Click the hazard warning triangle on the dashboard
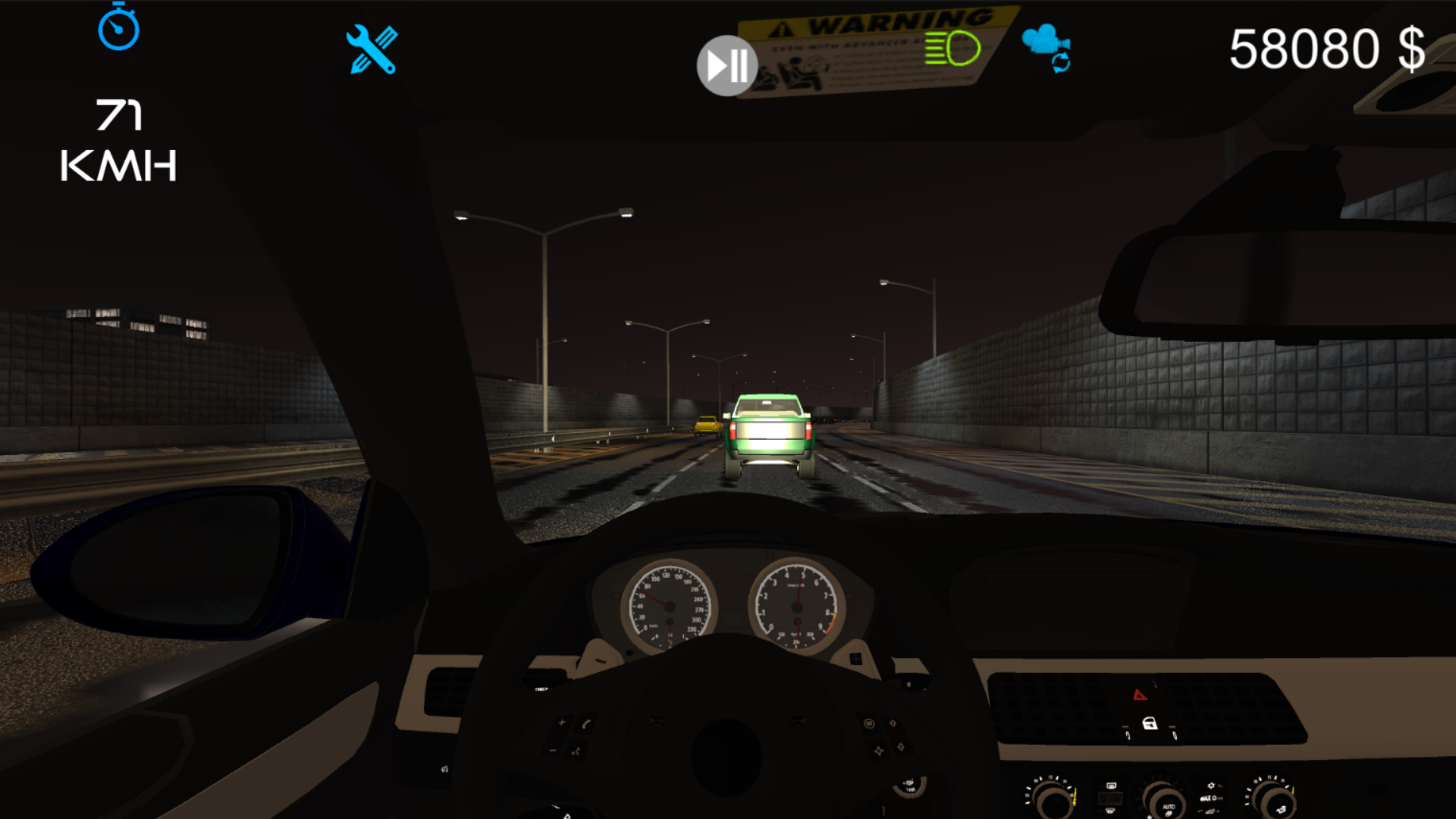This screenshot has width=1456, height=819. coord(1139,693)
